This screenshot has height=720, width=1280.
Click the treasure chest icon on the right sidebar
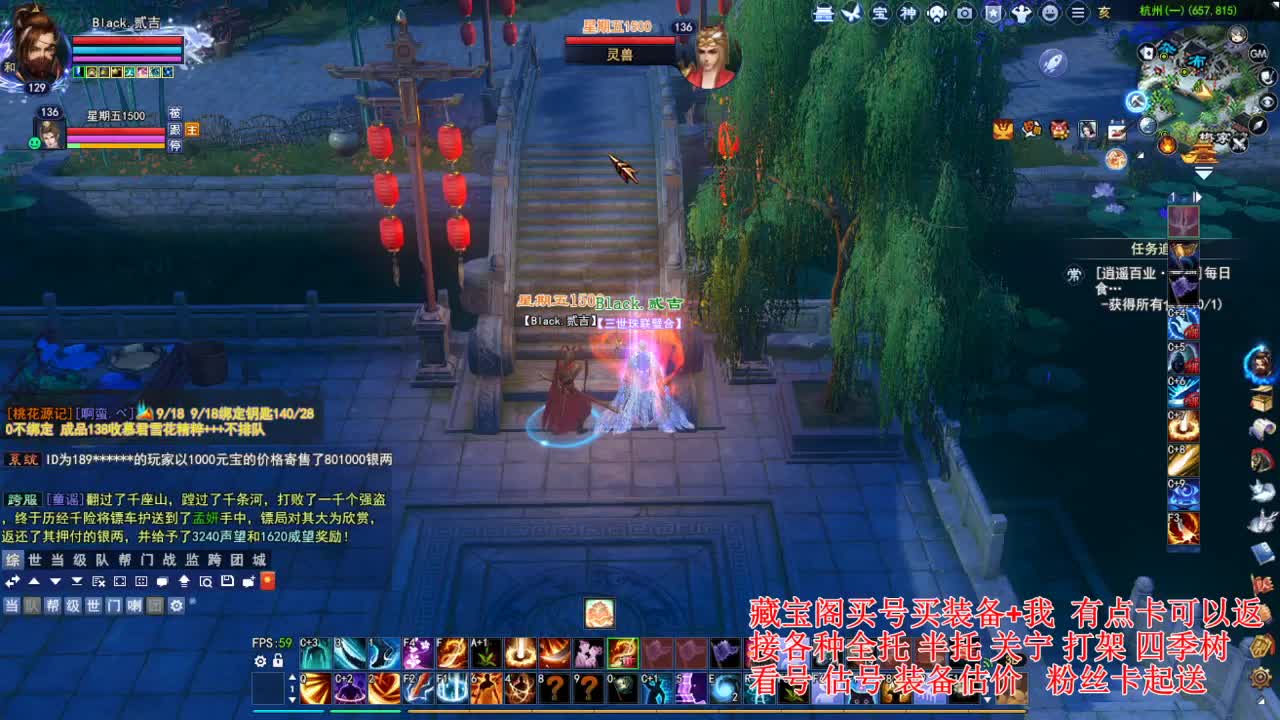(x=1263, y=396)
